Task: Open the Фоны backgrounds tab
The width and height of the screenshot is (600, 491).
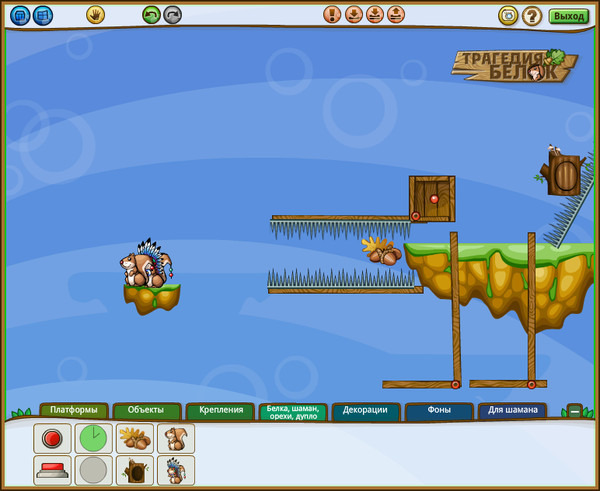Action: point(439,410)
